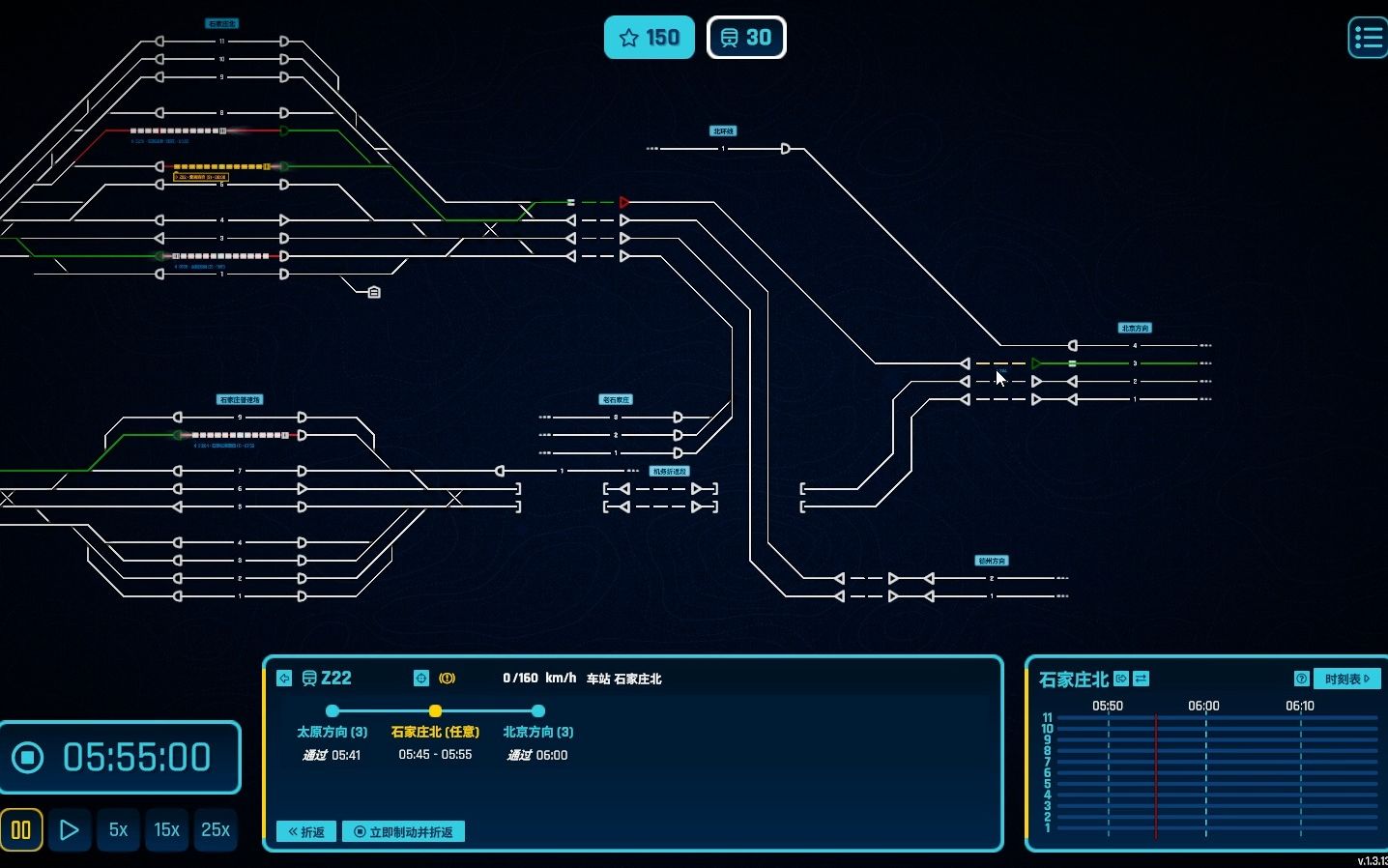Enable 25x game speed
Screen dimensions: 1388x868
point(216,829)
